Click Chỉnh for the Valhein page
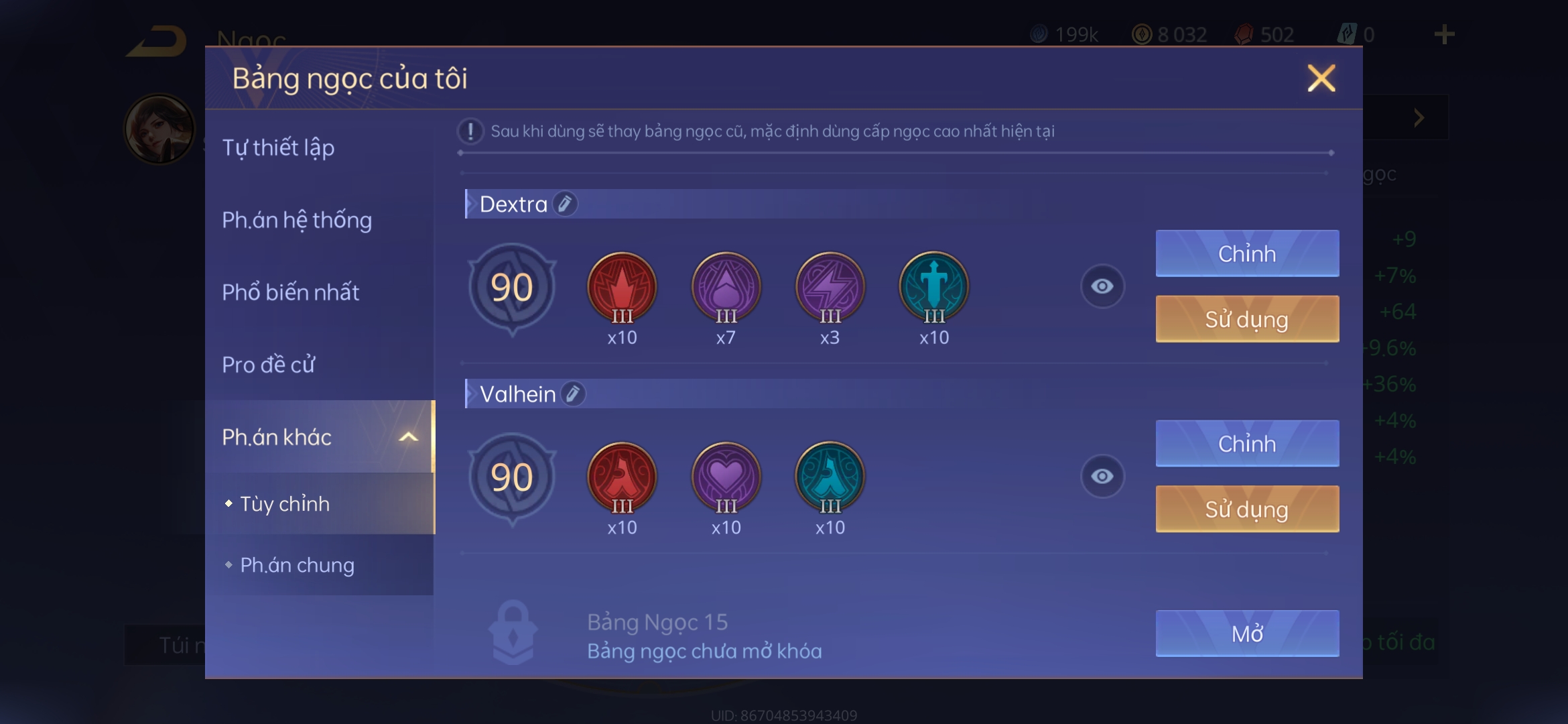The image size is (1568, 724). [1247, 443]
